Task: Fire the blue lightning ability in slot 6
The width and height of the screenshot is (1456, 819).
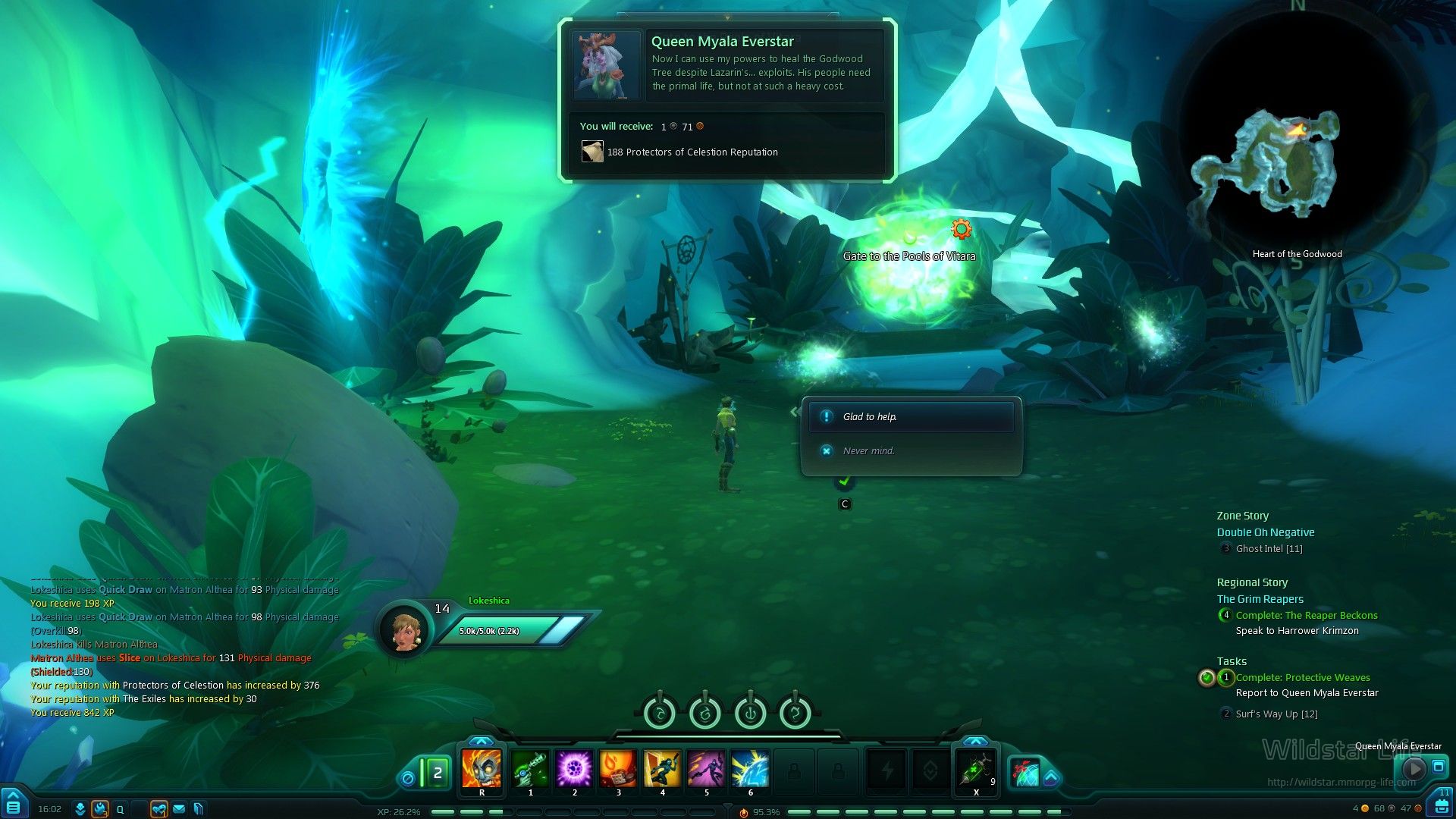Action: coord(750,768)
